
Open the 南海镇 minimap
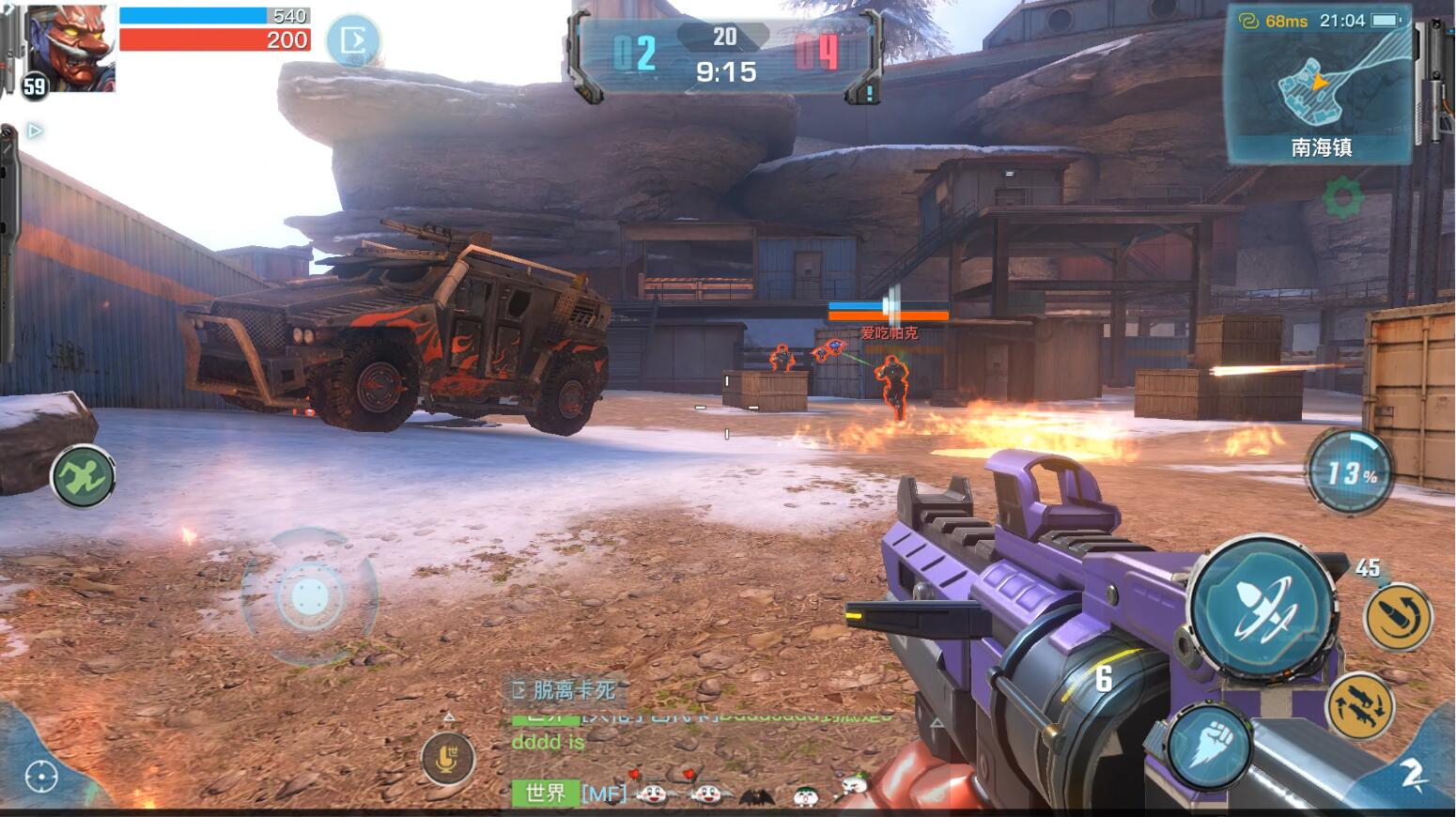click(1320, 85)
